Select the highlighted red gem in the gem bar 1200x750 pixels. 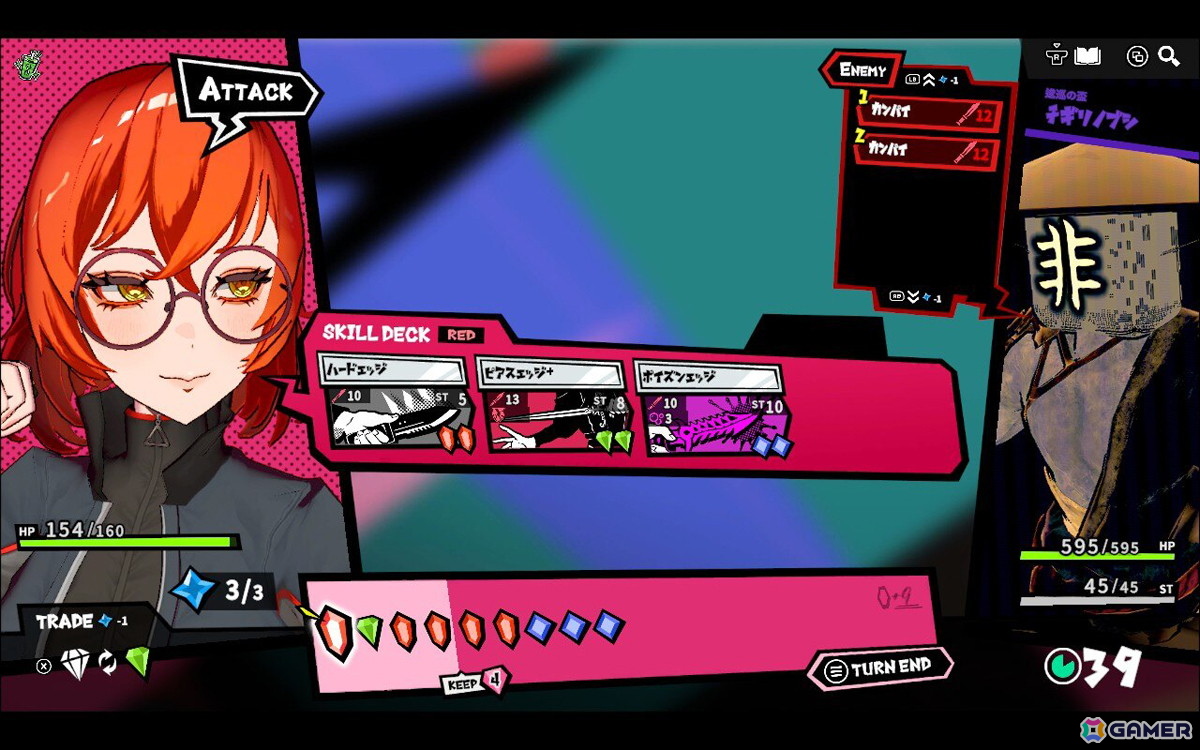point(335,631)
